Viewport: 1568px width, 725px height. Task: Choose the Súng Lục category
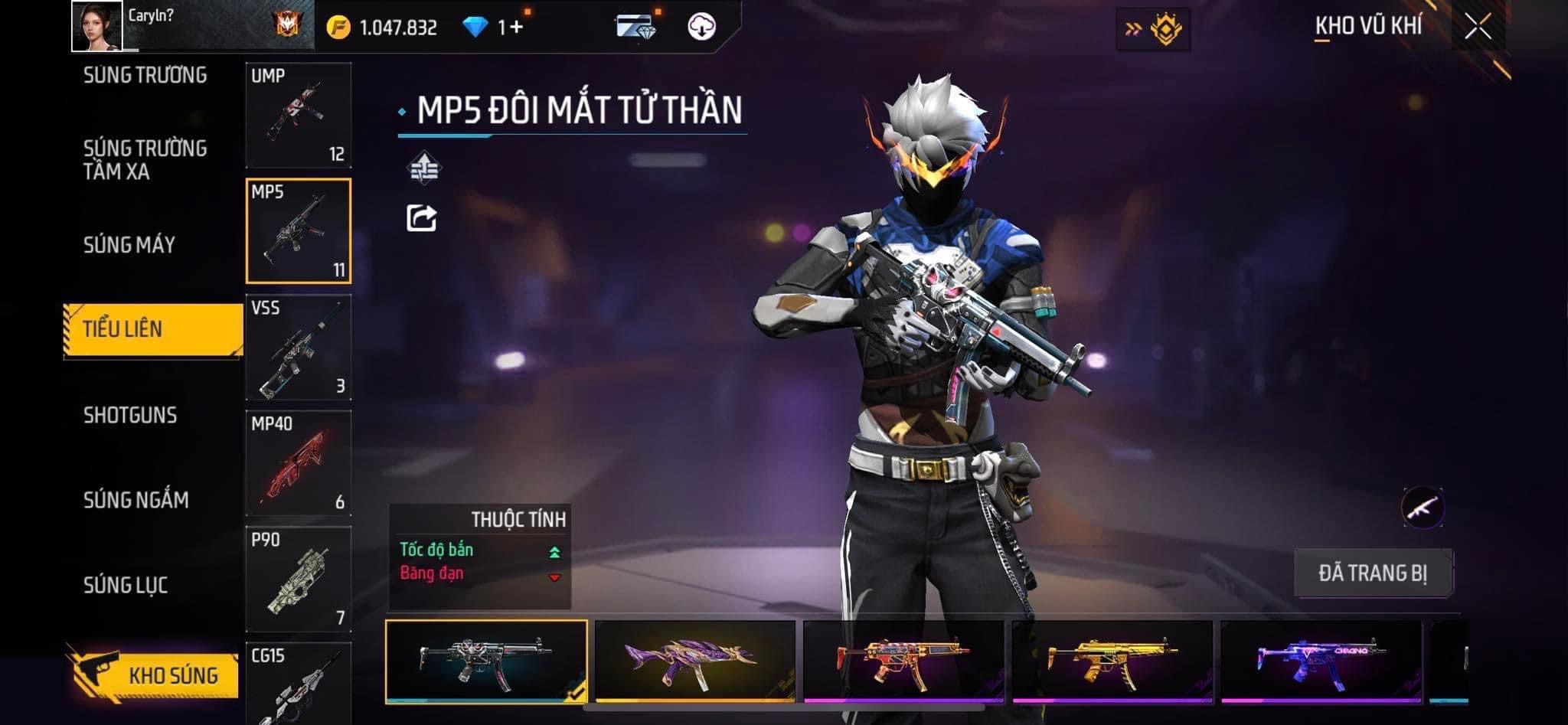point(126,586)
